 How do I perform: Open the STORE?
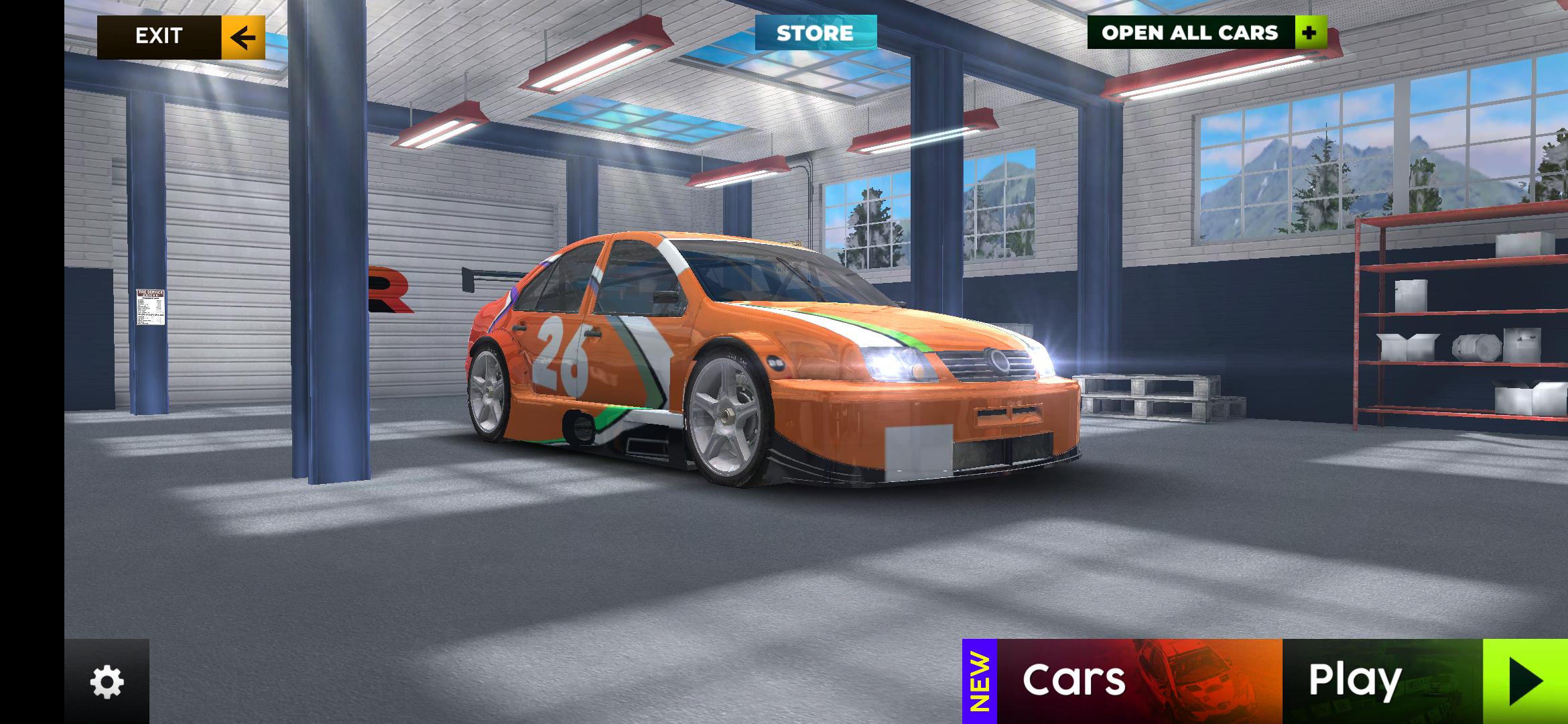pyautogui.click(x=815, y=33)
